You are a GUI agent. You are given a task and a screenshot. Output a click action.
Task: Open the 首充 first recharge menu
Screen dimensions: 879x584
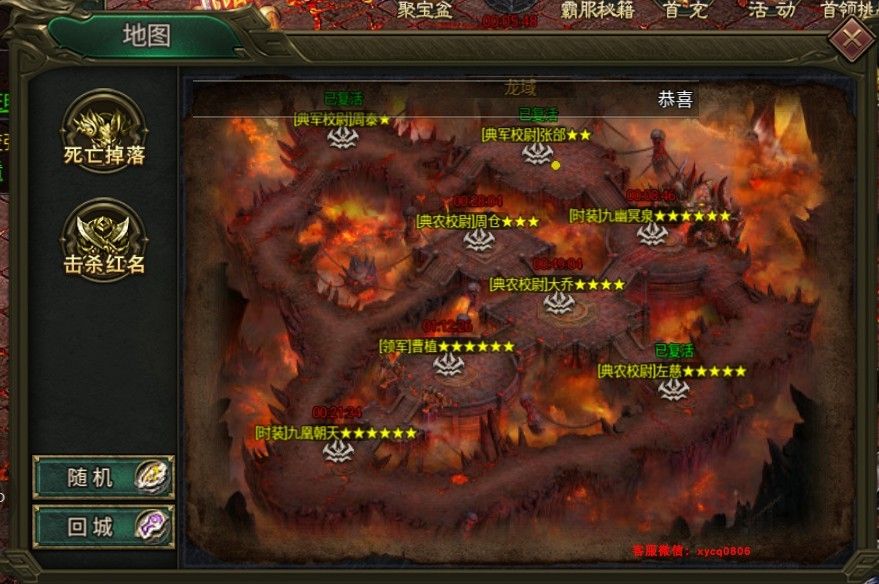pyautogui.click(x=685, y=10)
